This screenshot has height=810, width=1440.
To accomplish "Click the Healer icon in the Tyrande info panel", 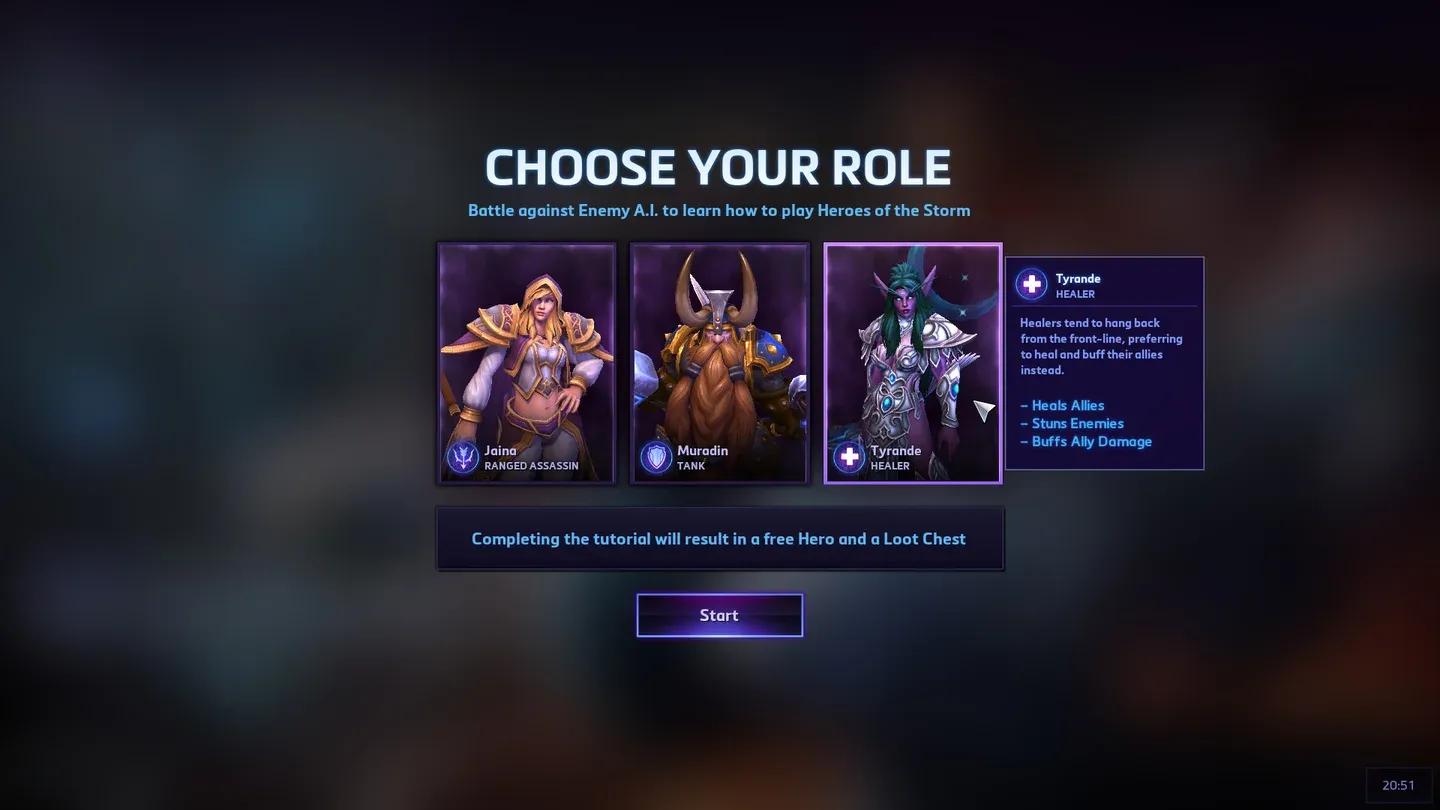I will pyautogui.click(x=1031, y=284).
